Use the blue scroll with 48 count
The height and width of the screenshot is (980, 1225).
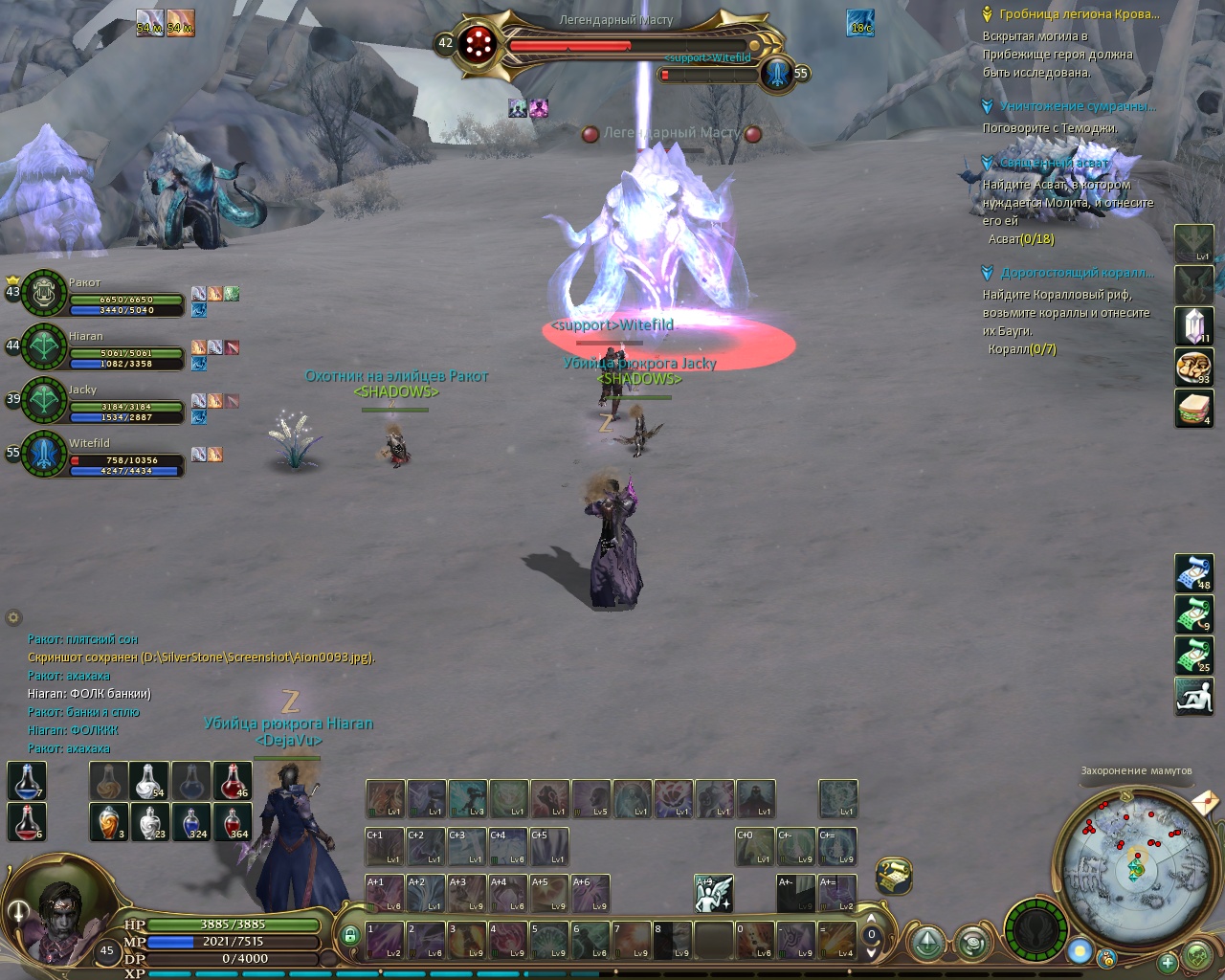click(1193, 573)
